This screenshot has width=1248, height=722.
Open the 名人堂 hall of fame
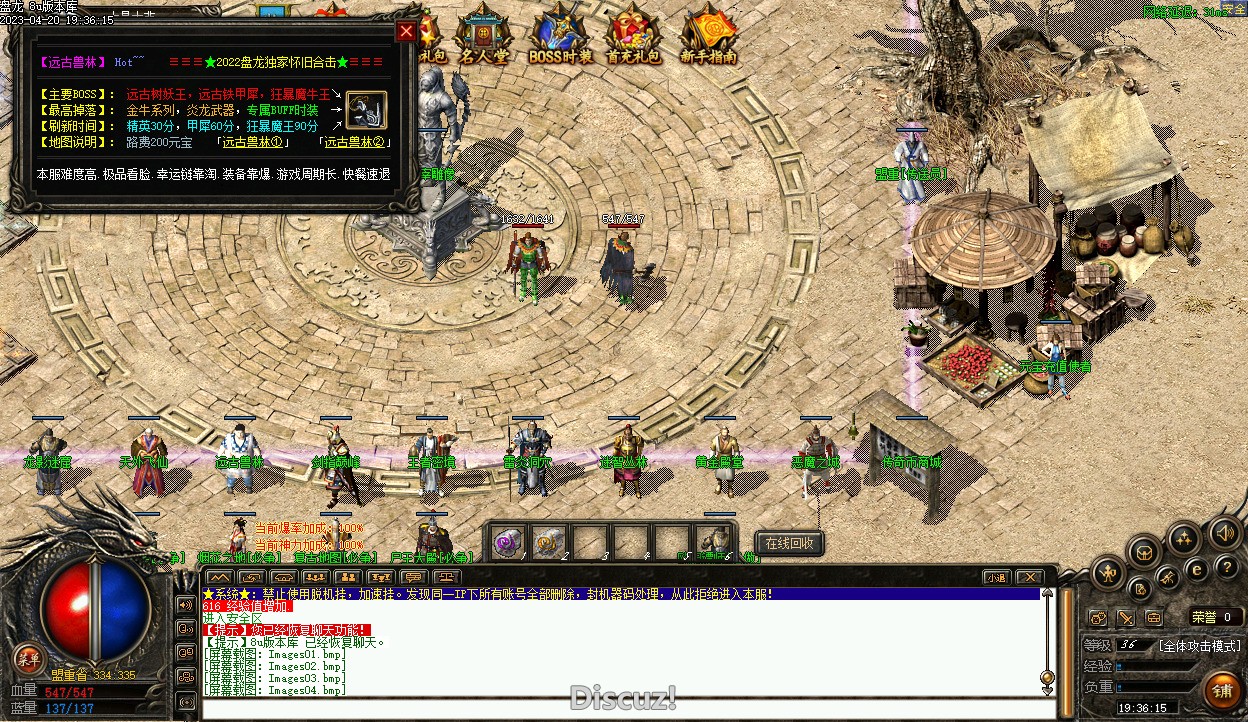tap(483, 35)
